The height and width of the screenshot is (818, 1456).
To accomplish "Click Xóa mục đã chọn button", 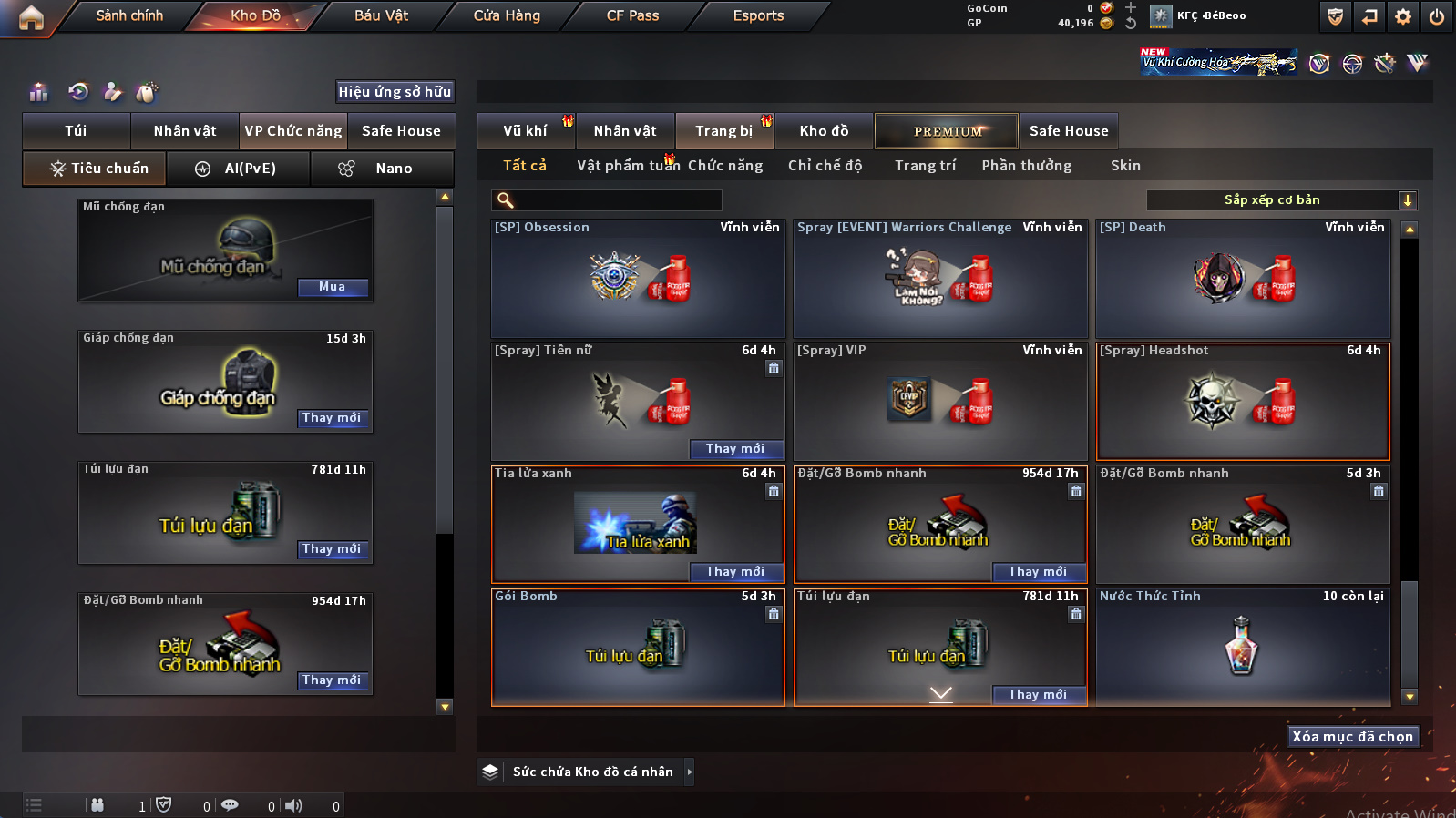I will coord(1352,737).
